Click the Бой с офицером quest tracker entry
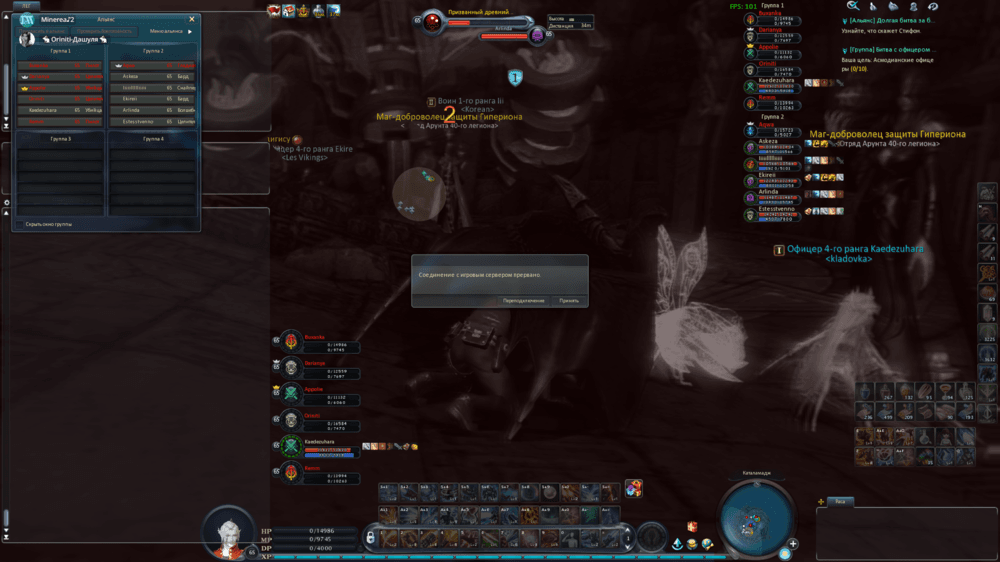This screenshot has height=562, width=1000. point(890,48)
